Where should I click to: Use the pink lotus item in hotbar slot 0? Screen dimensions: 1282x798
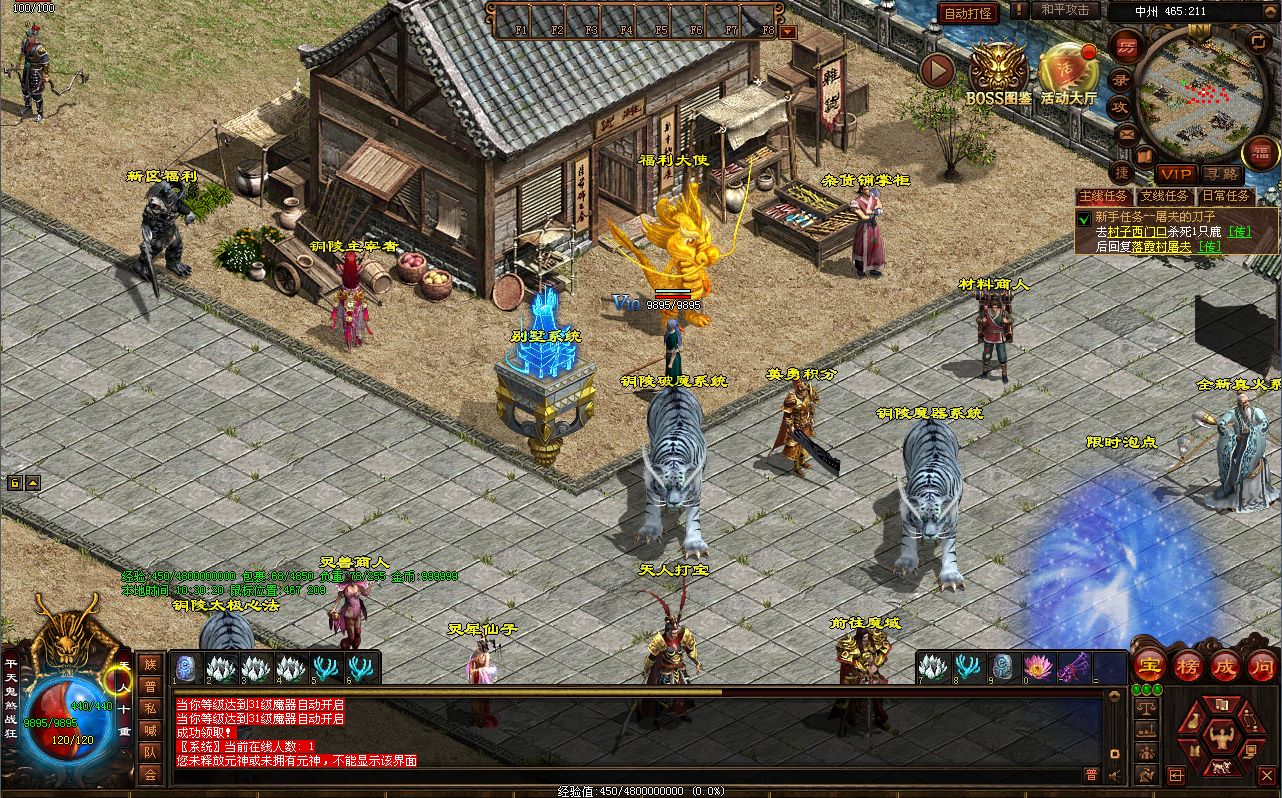[x=1038, y=666]
